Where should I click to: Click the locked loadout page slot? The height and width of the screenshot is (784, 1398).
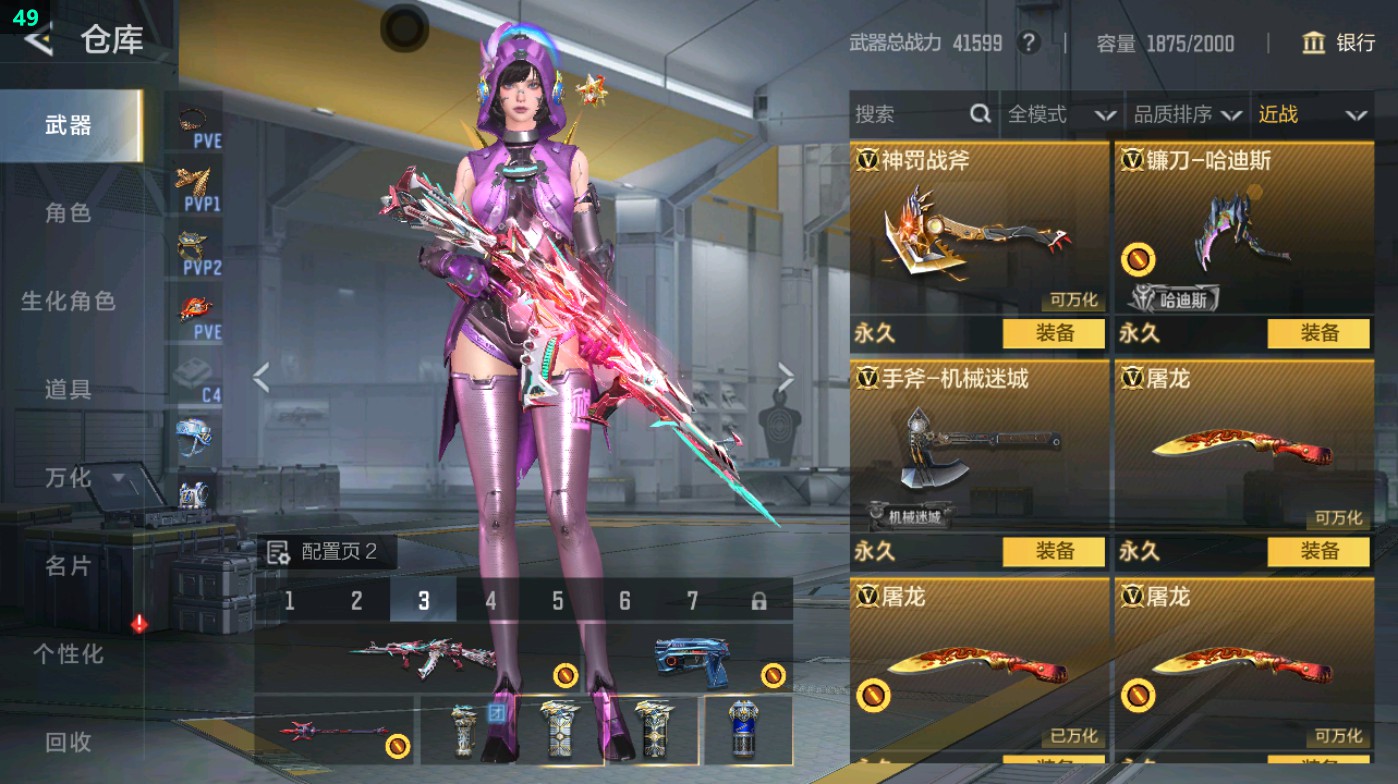[759, 600]
